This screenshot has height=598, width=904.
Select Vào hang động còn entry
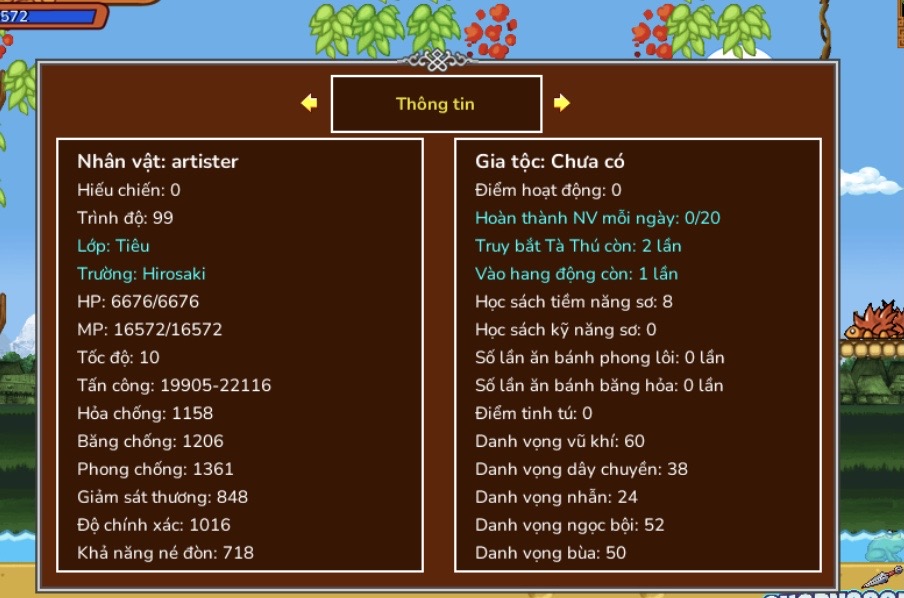tap(576, 273)
